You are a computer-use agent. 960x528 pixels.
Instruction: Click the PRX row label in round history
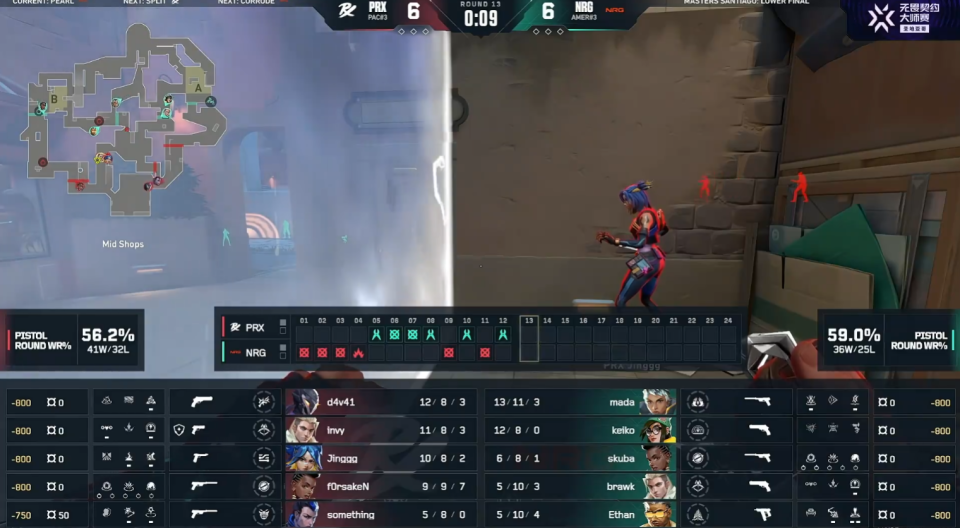pos(252,327)
